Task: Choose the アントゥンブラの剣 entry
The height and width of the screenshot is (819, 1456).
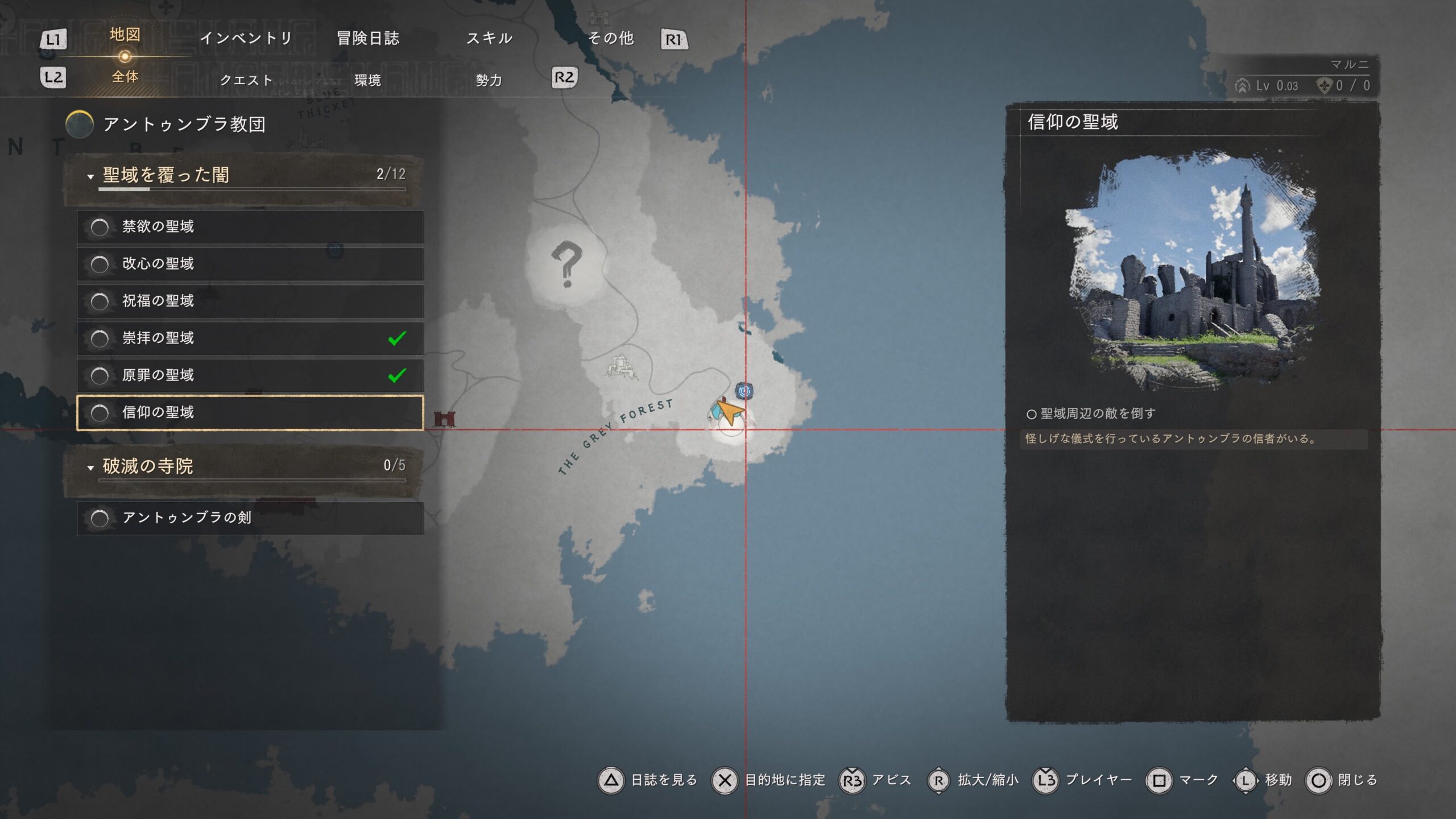Action: tap(250, 518)
